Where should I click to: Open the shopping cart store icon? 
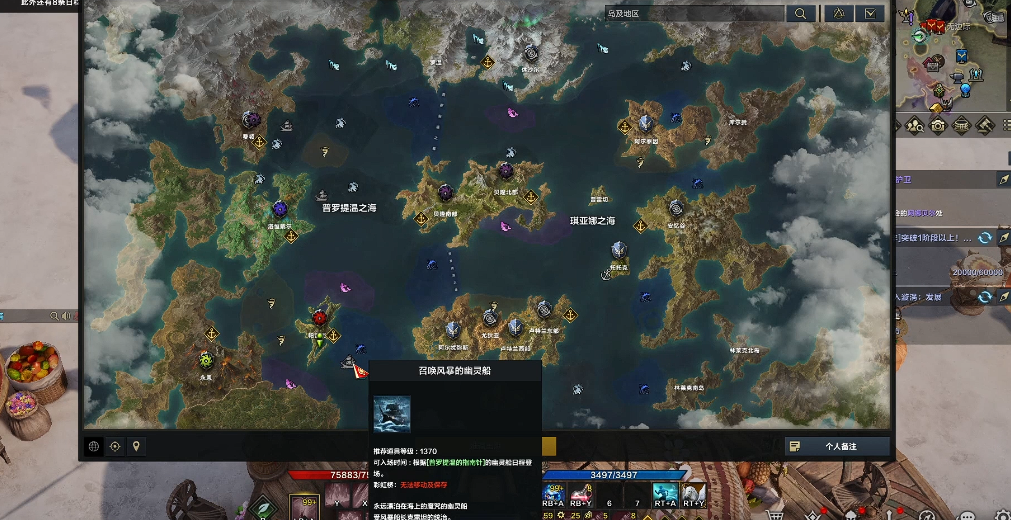(775, 514)
